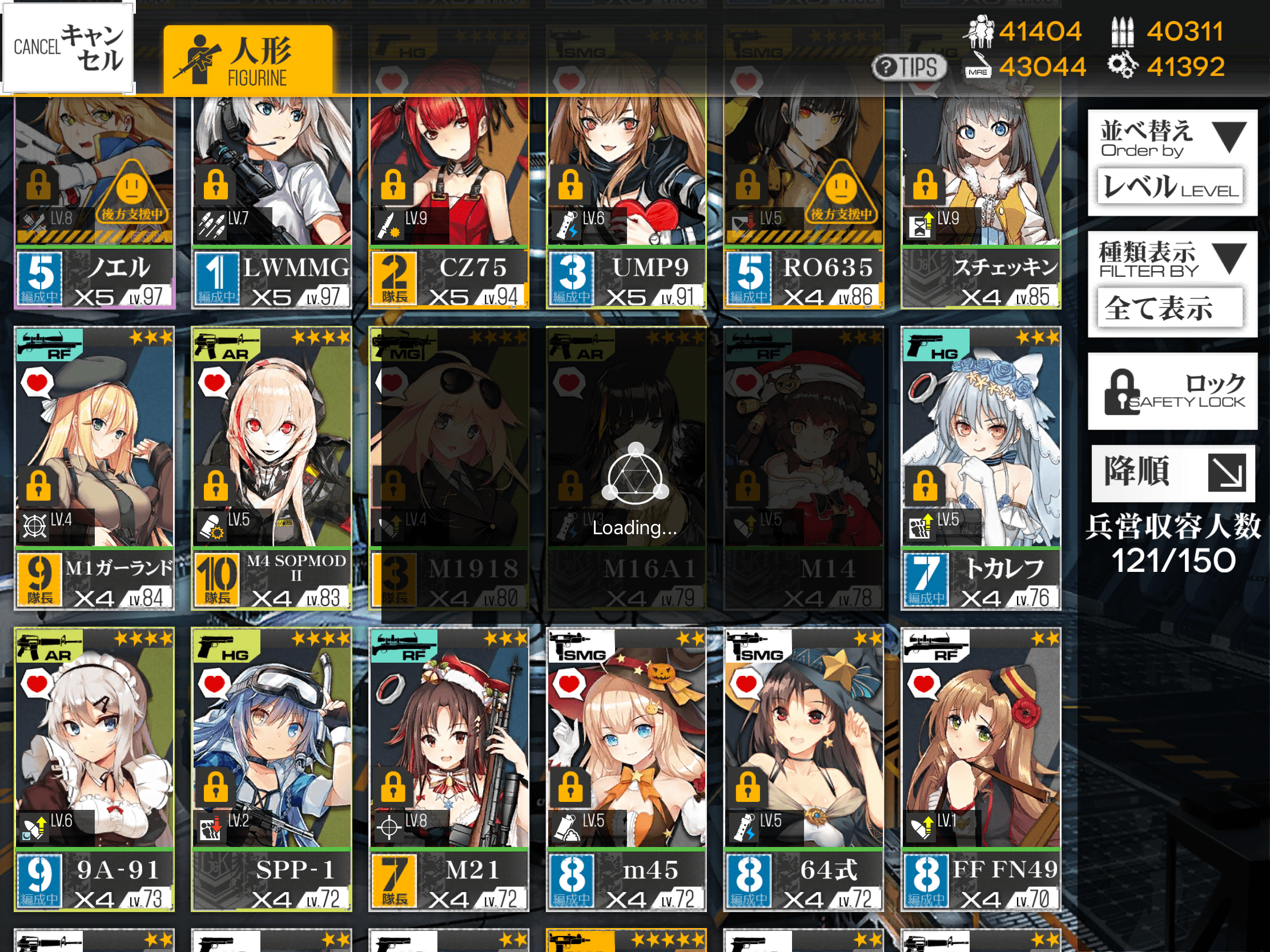
Task: Select the M4 SOPMOD II card
Action: pyautogui.click(x=271, y=467)
